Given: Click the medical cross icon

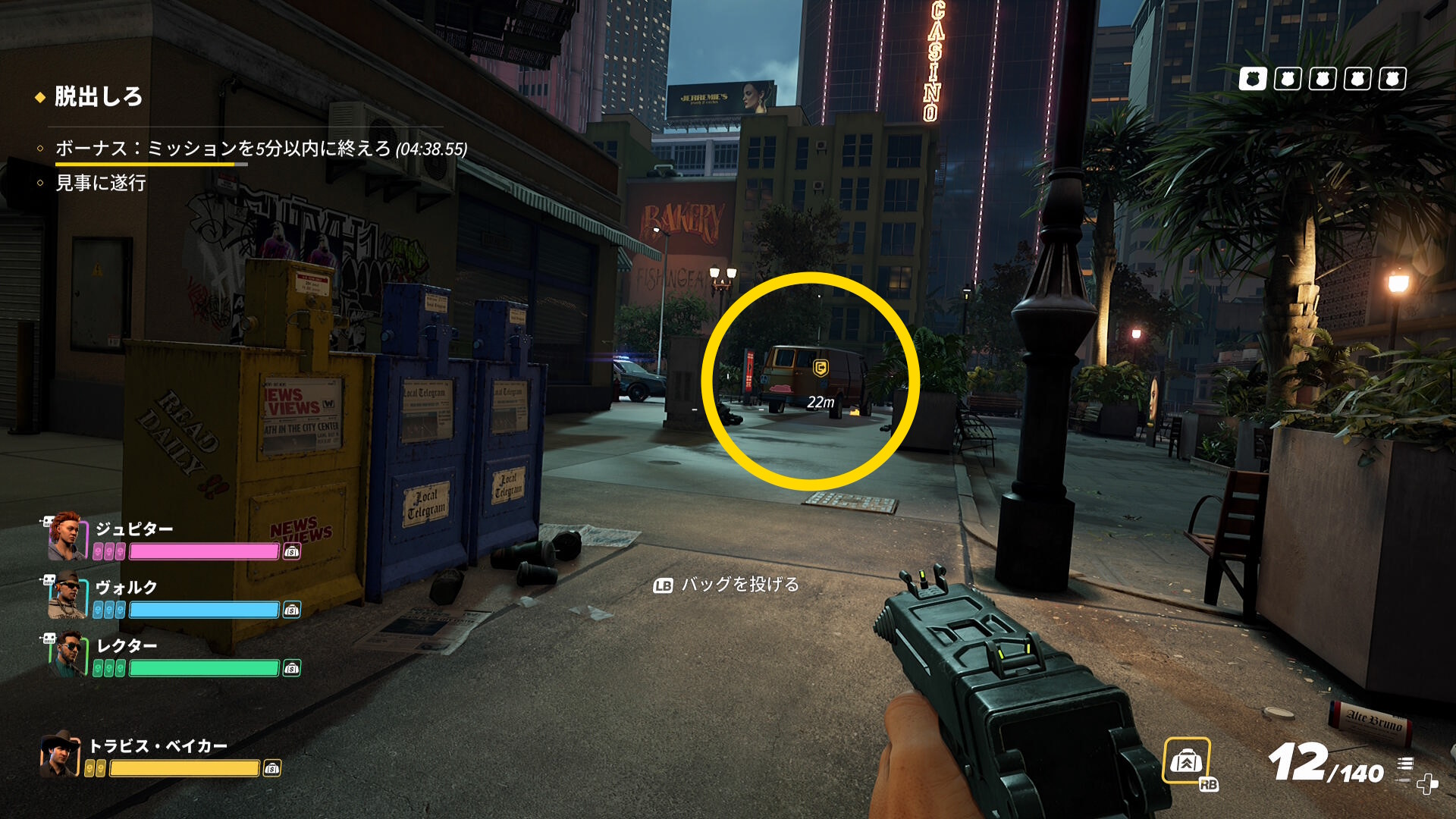Looking at the screenshot, I should [1427, 783].
